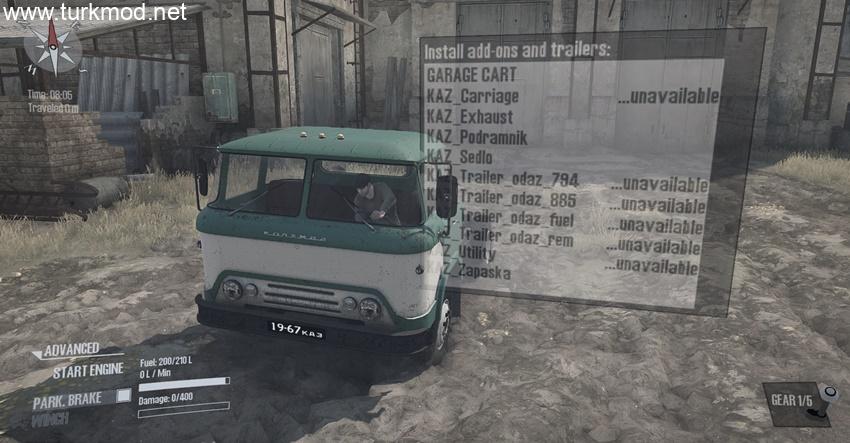Screen dimensions: 850x443
Task: Choose the KAZ_Carriage add-on entry
Action: (x=474, y=96)
